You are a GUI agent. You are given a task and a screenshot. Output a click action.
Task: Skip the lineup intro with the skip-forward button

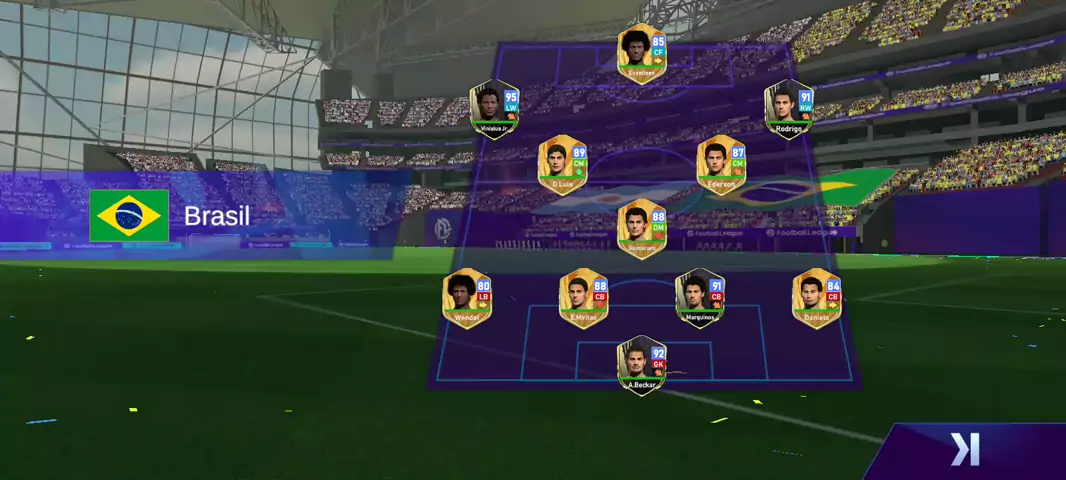click(965, 450)
